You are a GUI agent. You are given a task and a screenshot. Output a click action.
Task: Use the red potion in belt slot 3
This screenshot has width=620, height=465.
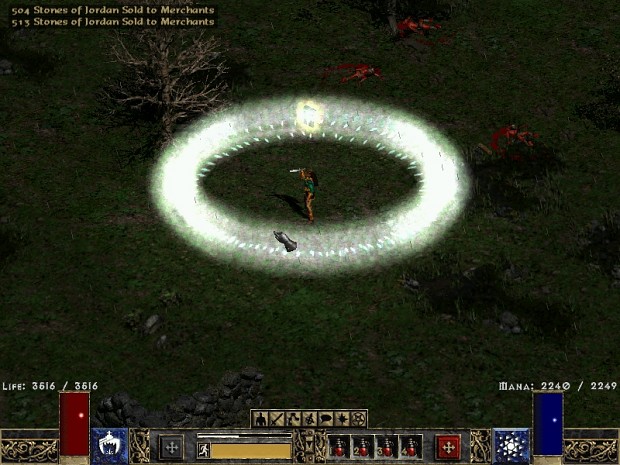[387, 446]
